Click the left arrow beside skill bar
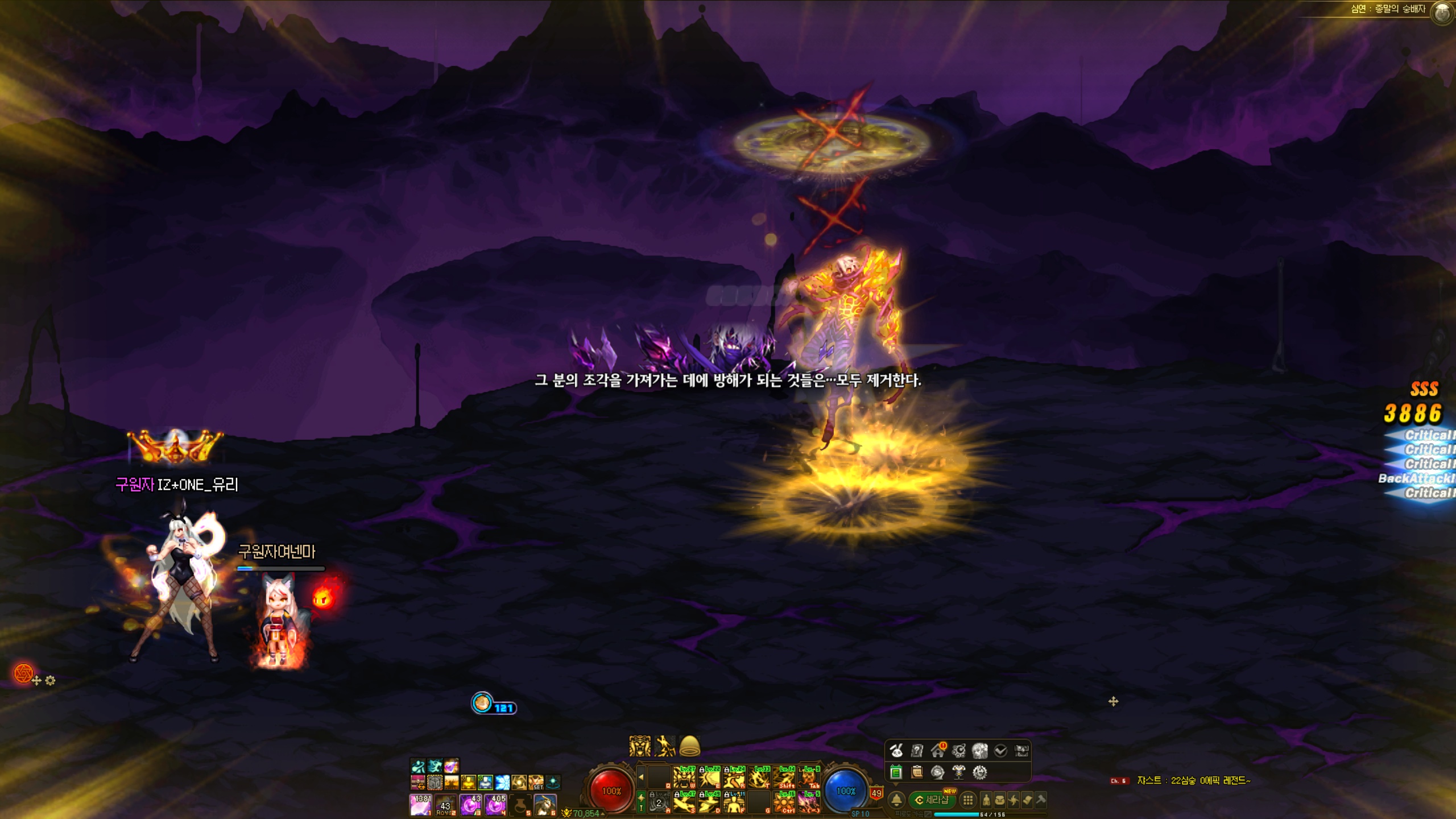Viewport: 1456px width, 819px height. pos(641,777)
